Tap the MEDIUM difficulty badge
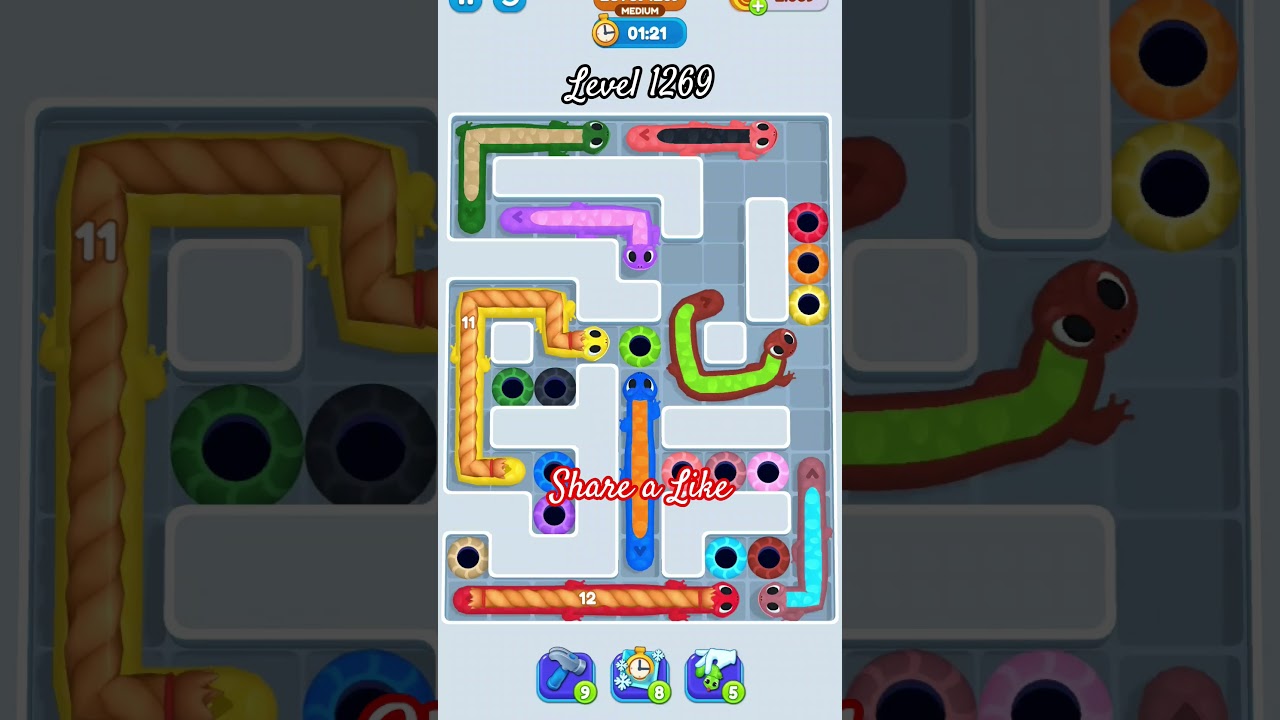This screenshot has width=1280, height=720. 638,8
